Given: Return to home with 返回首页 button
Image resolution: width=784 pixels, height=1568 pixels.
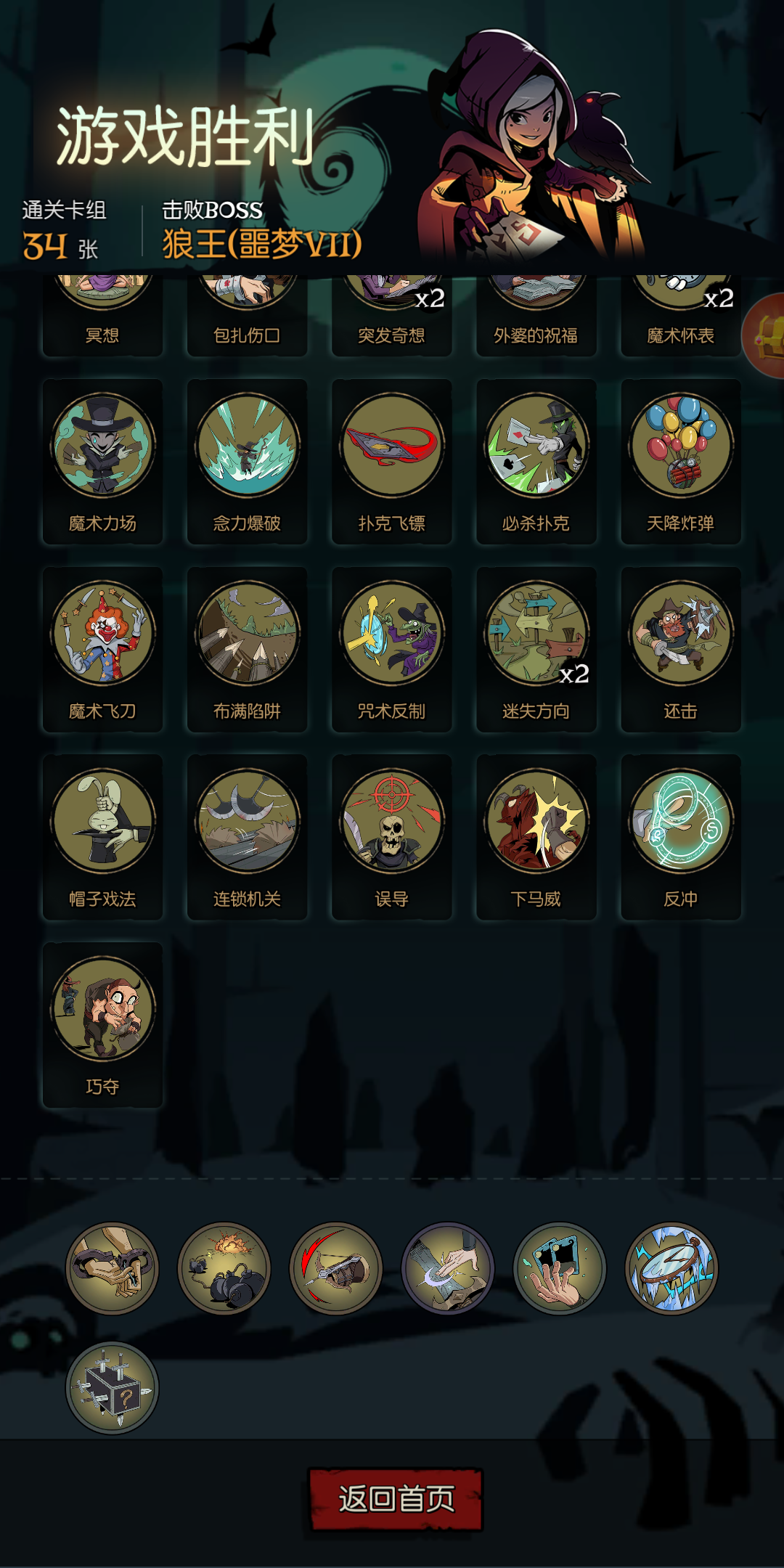Looking at the screenshot, I should pyautogui.click(x=396, y=1499).
